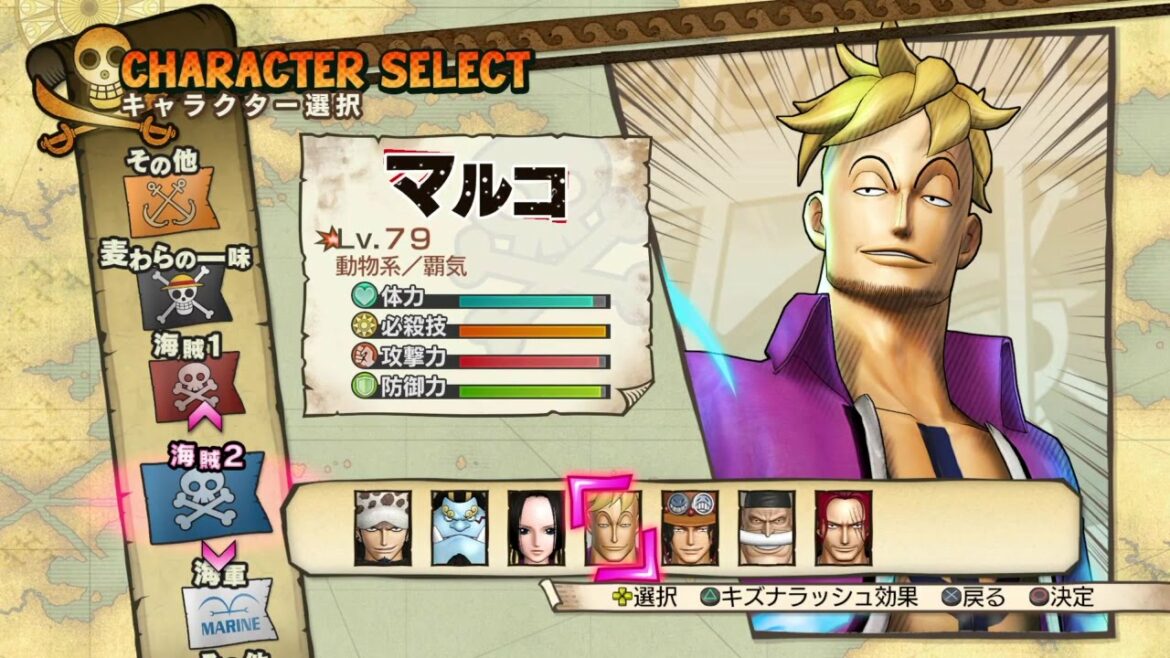
Task: Choose the red 海賊1 pirate flag
Action: coord(195,386)
